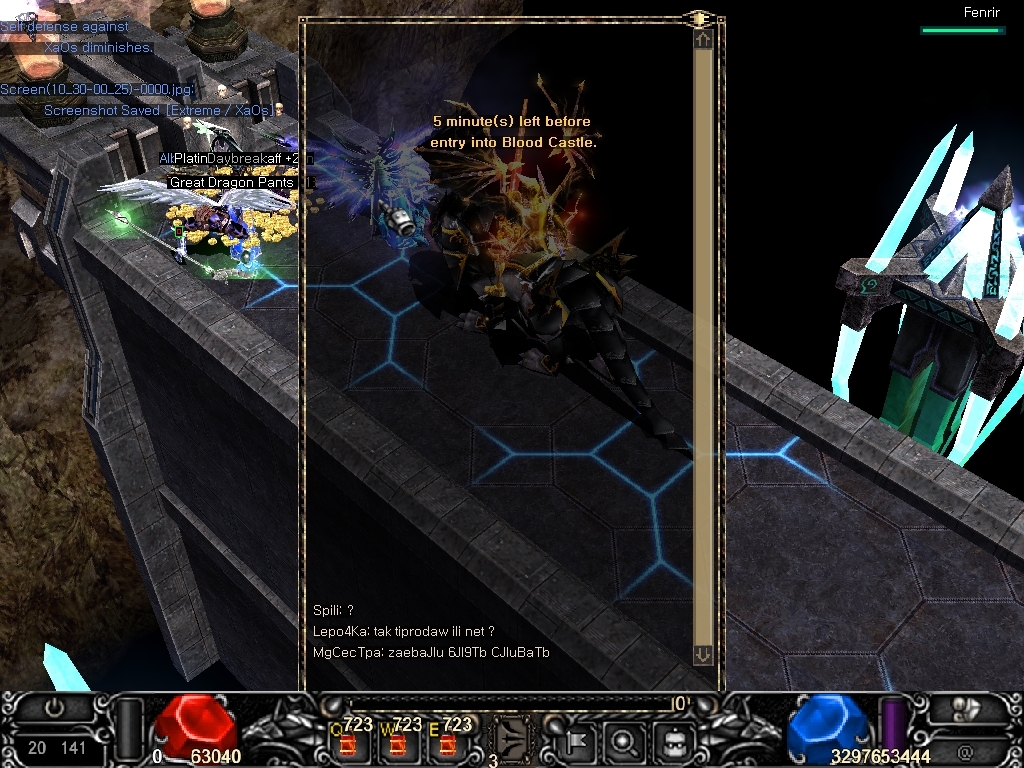Screen dimensions: 1024x768
Task: Select the Lepo4Ka chat message line
Action: click(403, 632)
